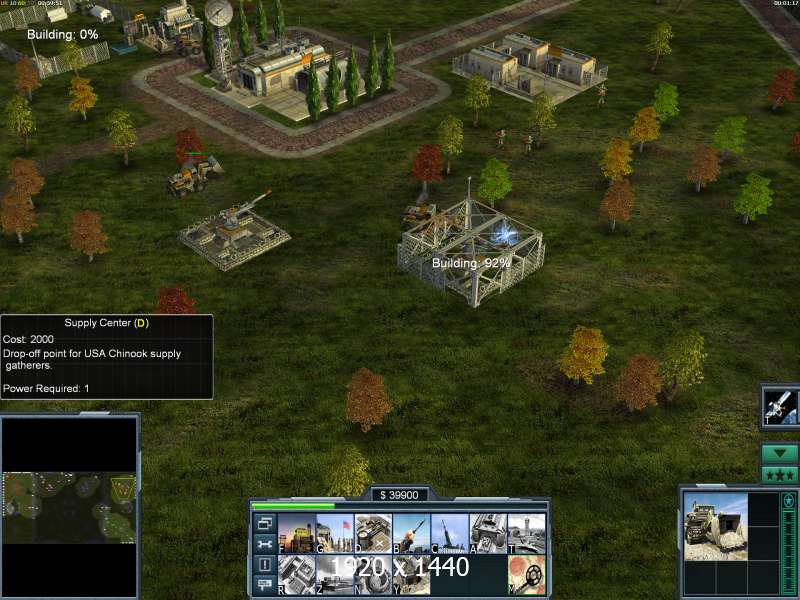Image resolution: width=800 pixels, height=600 pixels.
Task: Build the Supply Center (D icon)
Action: click(372, 533)
